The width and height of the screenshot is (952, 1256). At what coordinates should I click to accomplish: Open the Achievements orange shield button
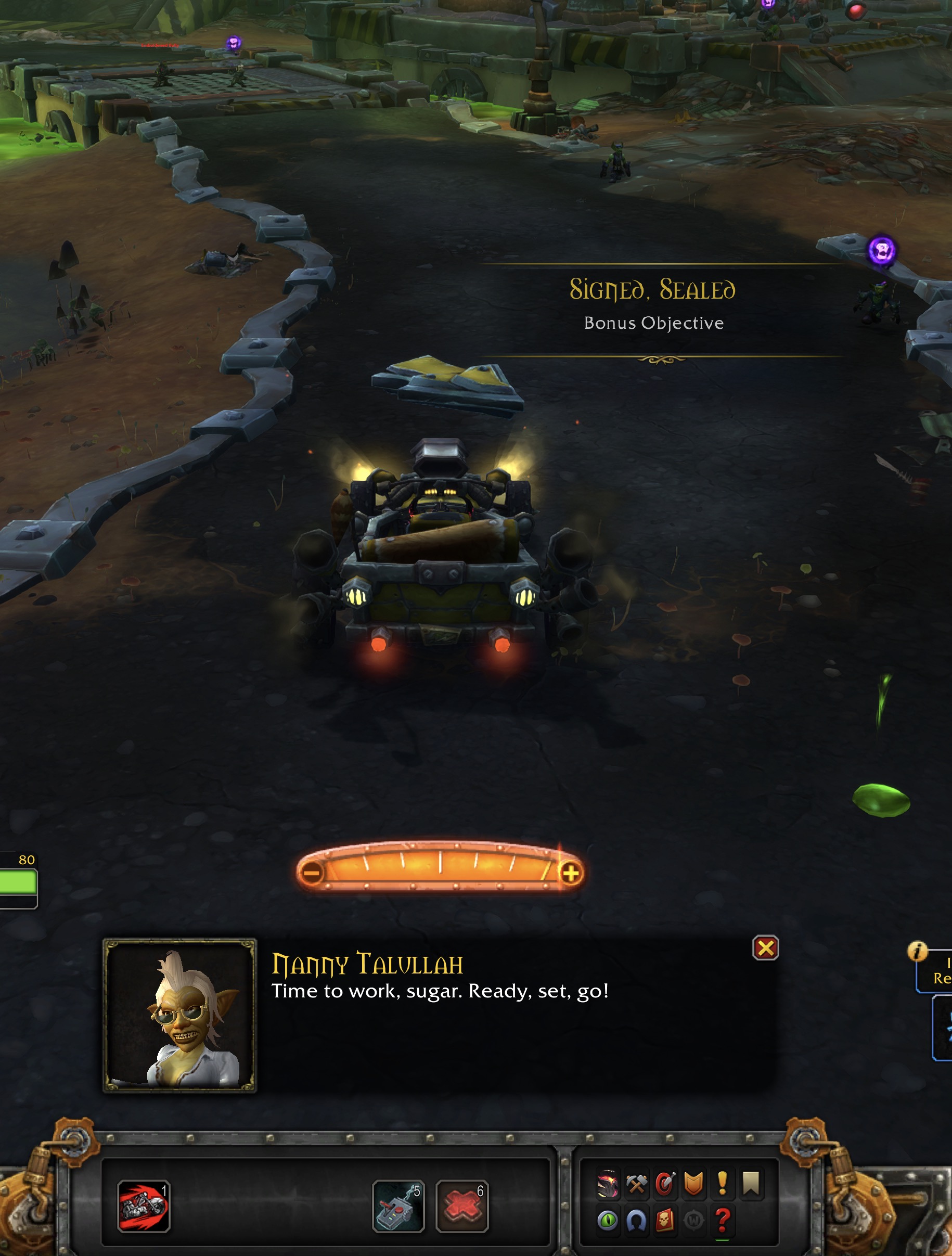click(x=693, y=1184)
